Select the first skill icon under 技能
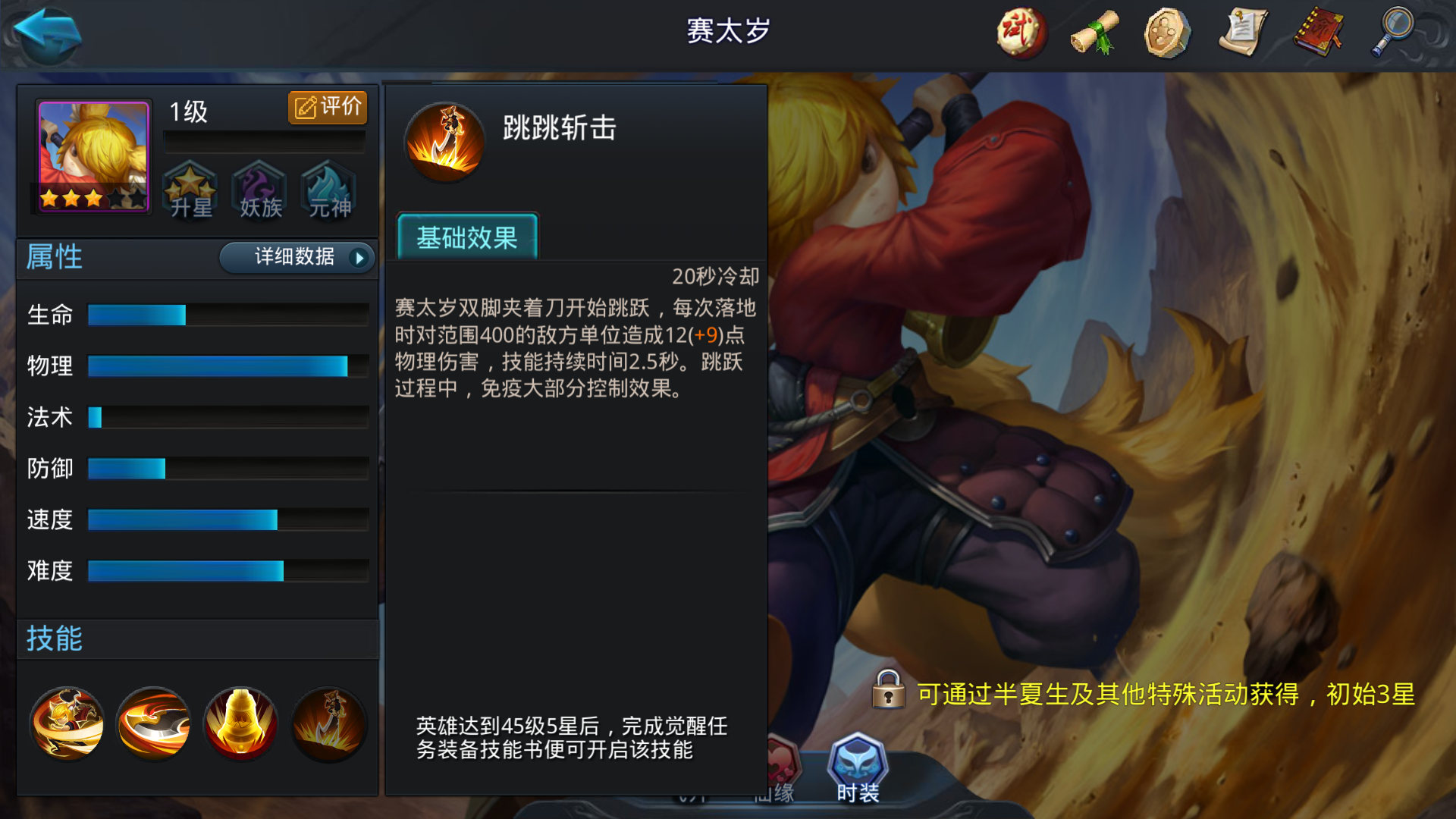 tap(67, 724)
